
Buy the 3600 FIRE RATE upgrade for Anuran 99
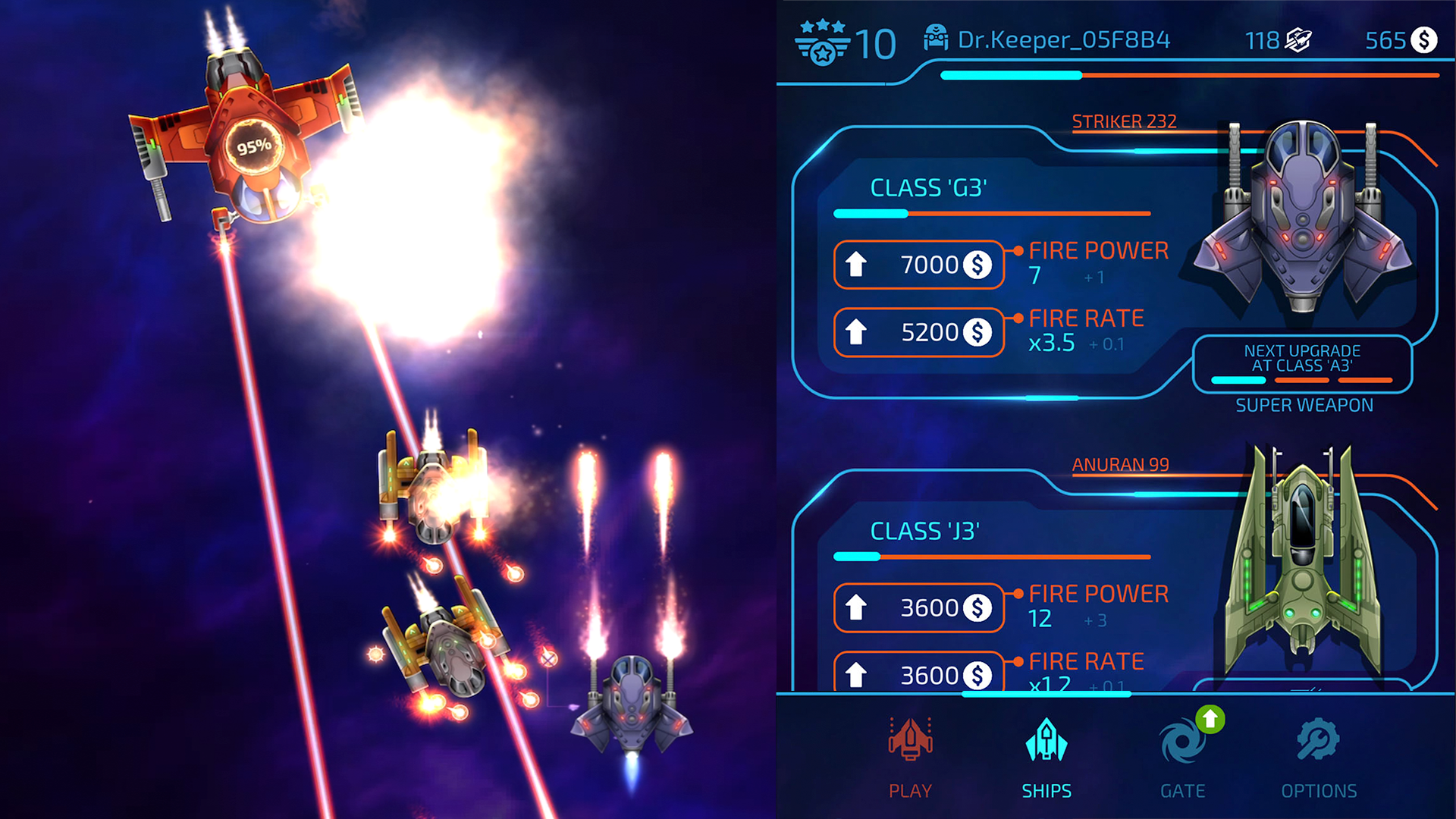(x=918, y=673)
